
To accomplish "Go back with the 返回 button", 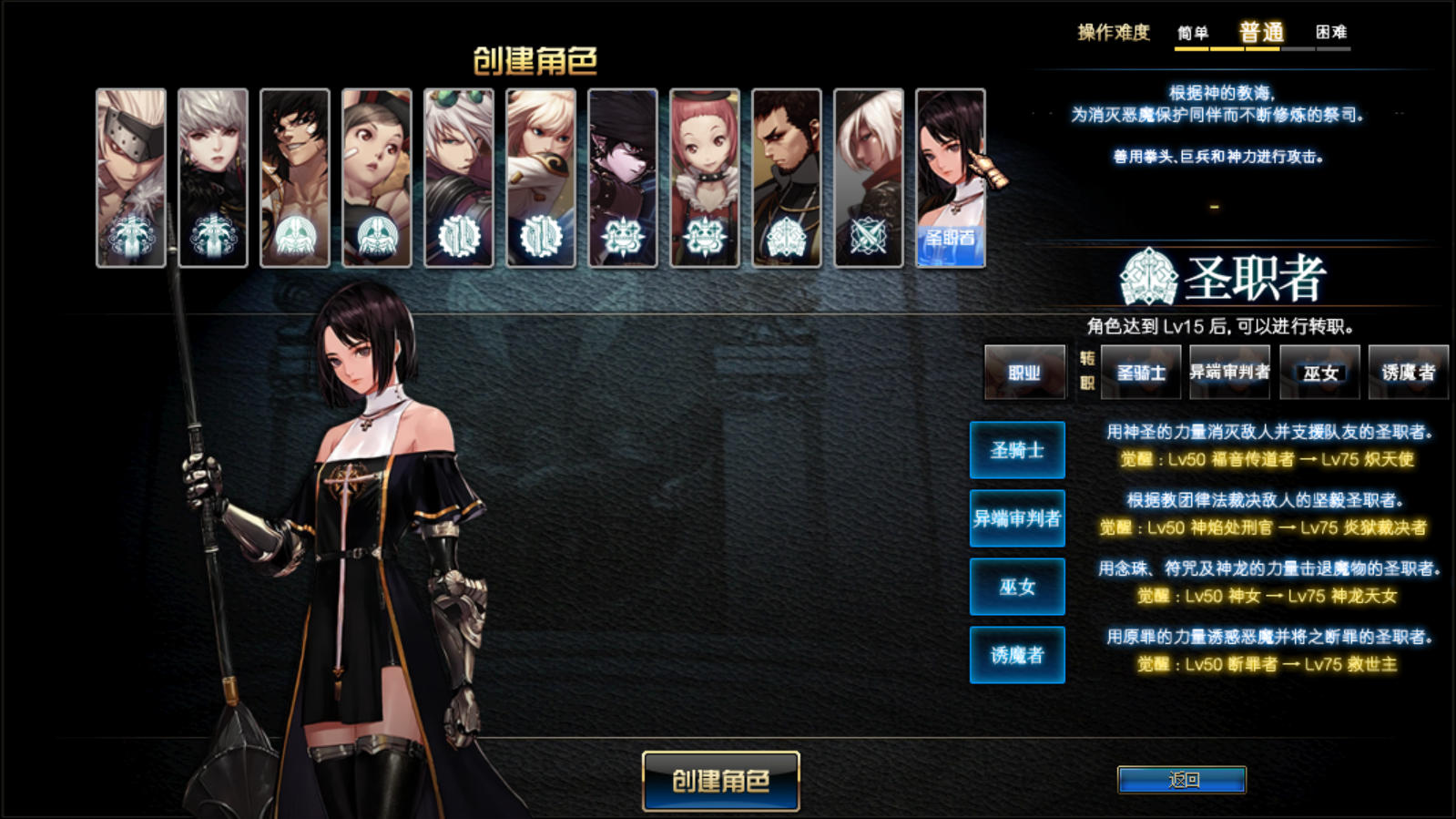I will coord(1181,780).
